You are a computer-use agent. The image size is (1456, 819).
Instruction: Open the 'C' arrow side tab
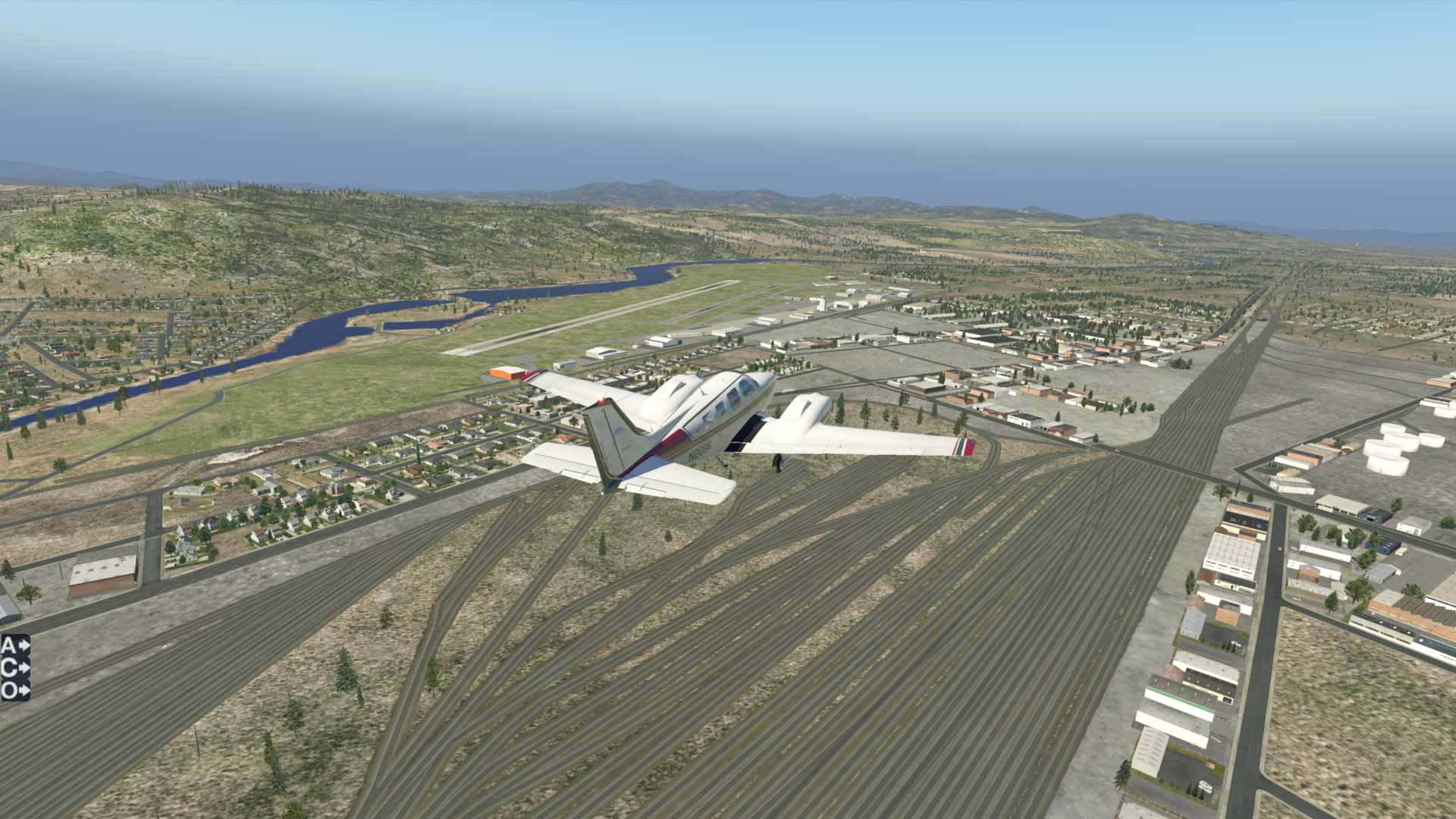(14, 668)
